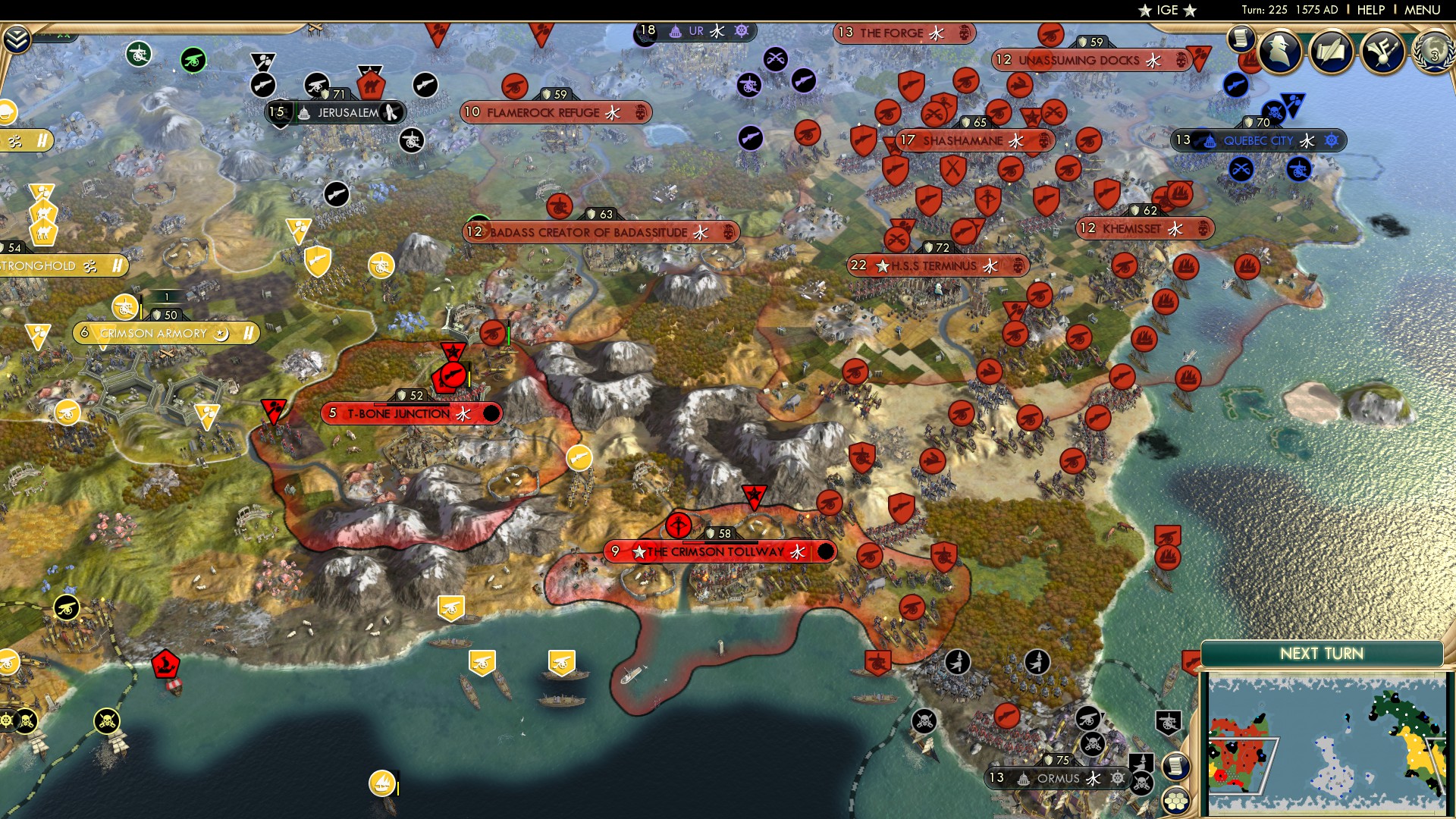Show the social policies scroll-and-quill icon
Viewport: 1456px width, 819px height.
pos(1332,52)
